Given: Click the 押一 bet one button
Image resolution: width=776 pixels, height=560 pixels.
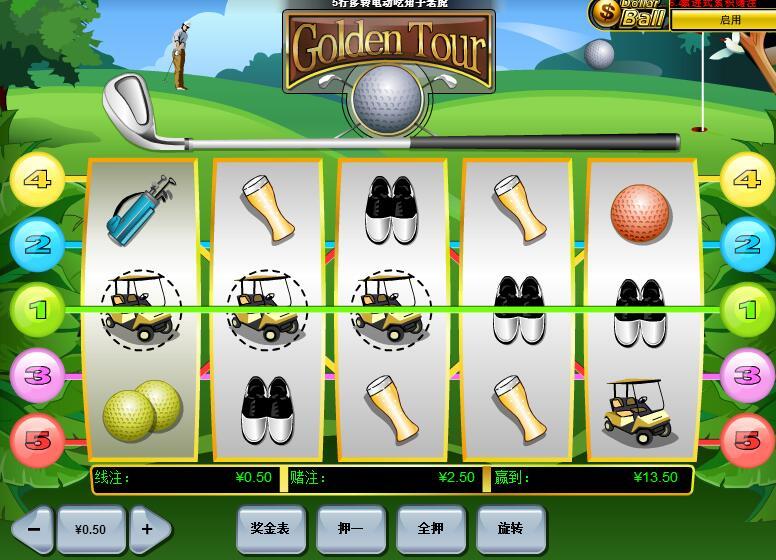Looking at the screenshot, I should click(350, 529).
